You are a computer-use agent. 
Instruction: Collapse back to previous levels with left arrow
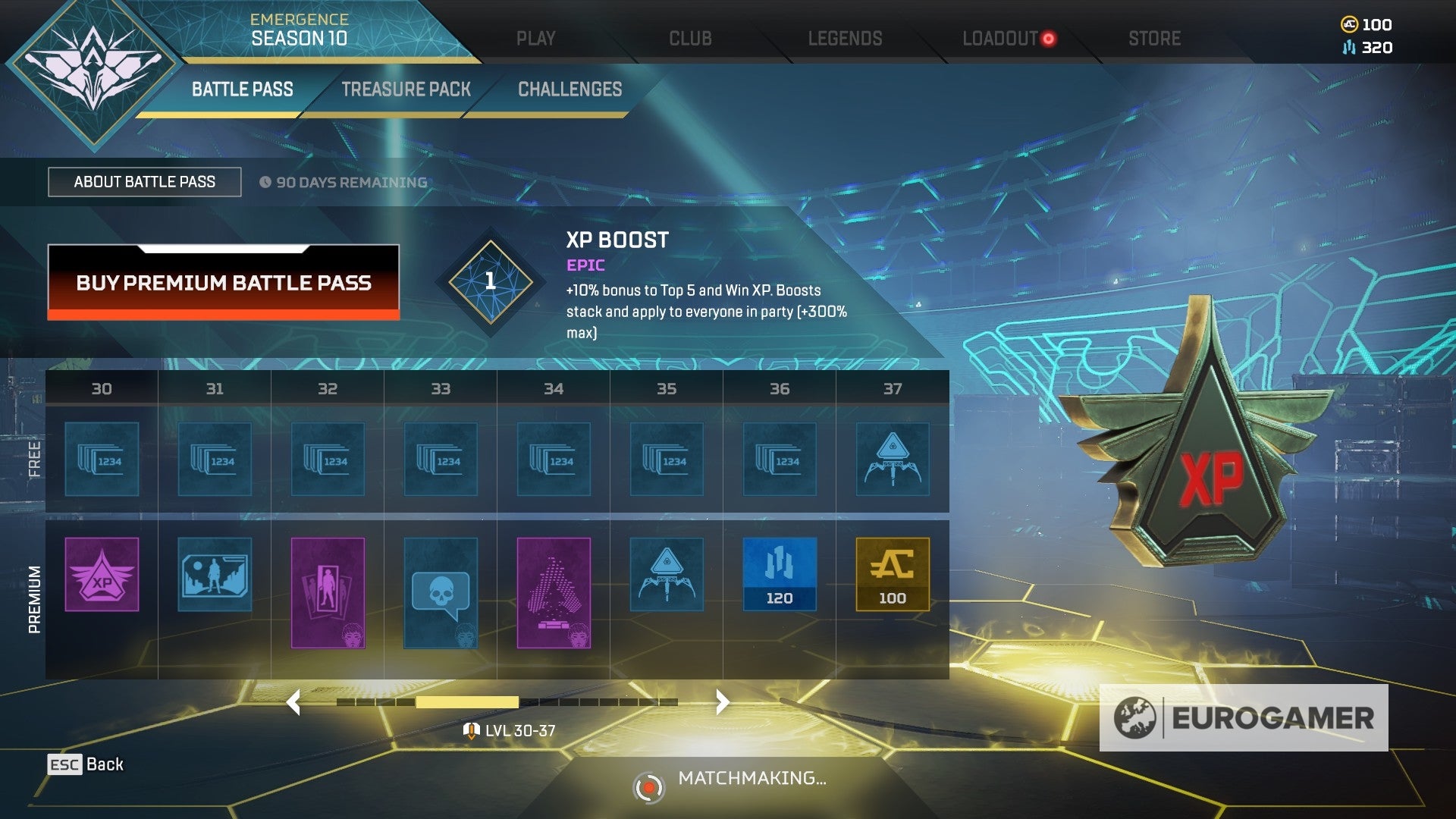[x=294, y=702]
